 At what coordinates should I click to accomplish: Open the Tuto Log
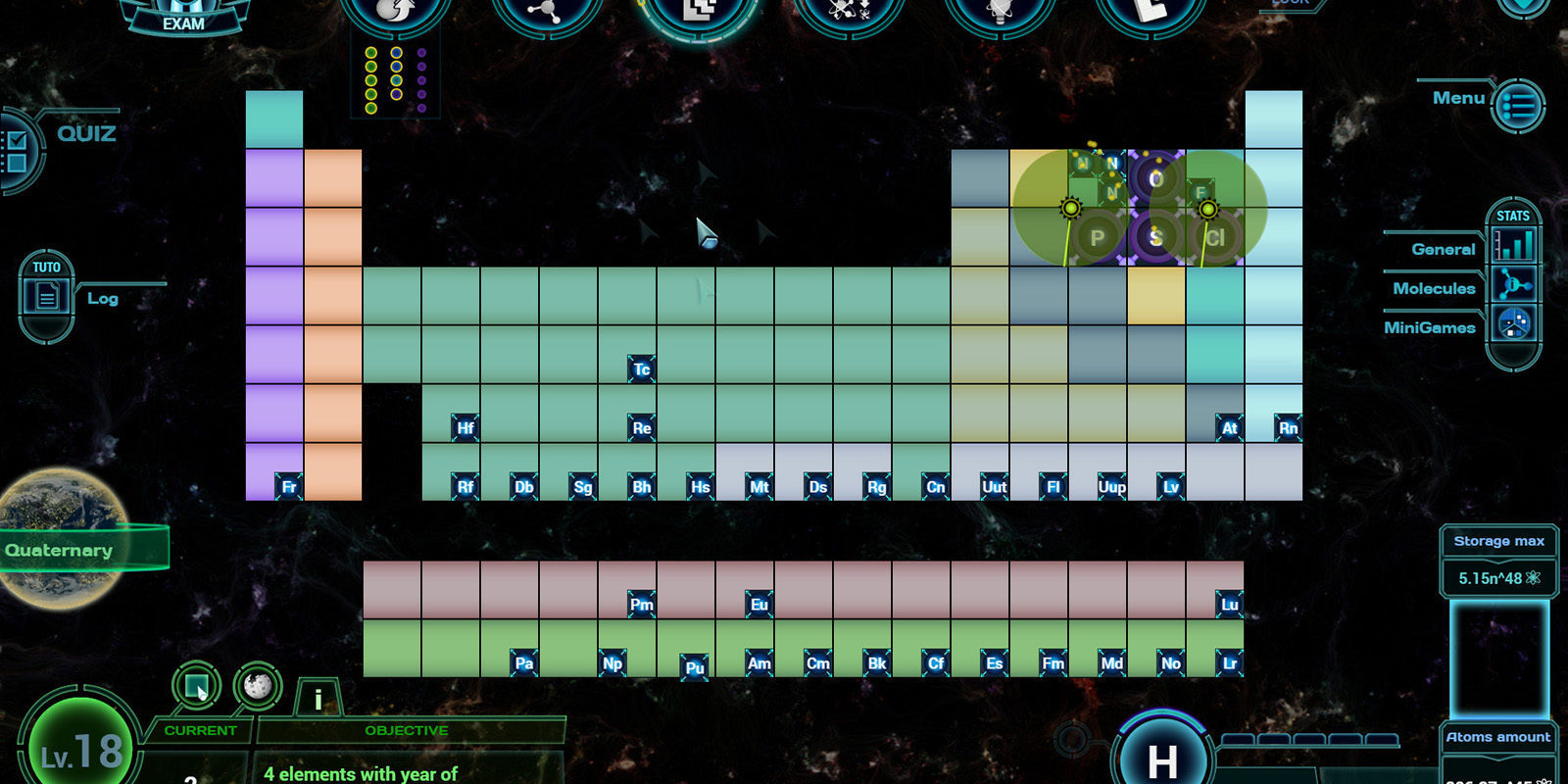47,295
